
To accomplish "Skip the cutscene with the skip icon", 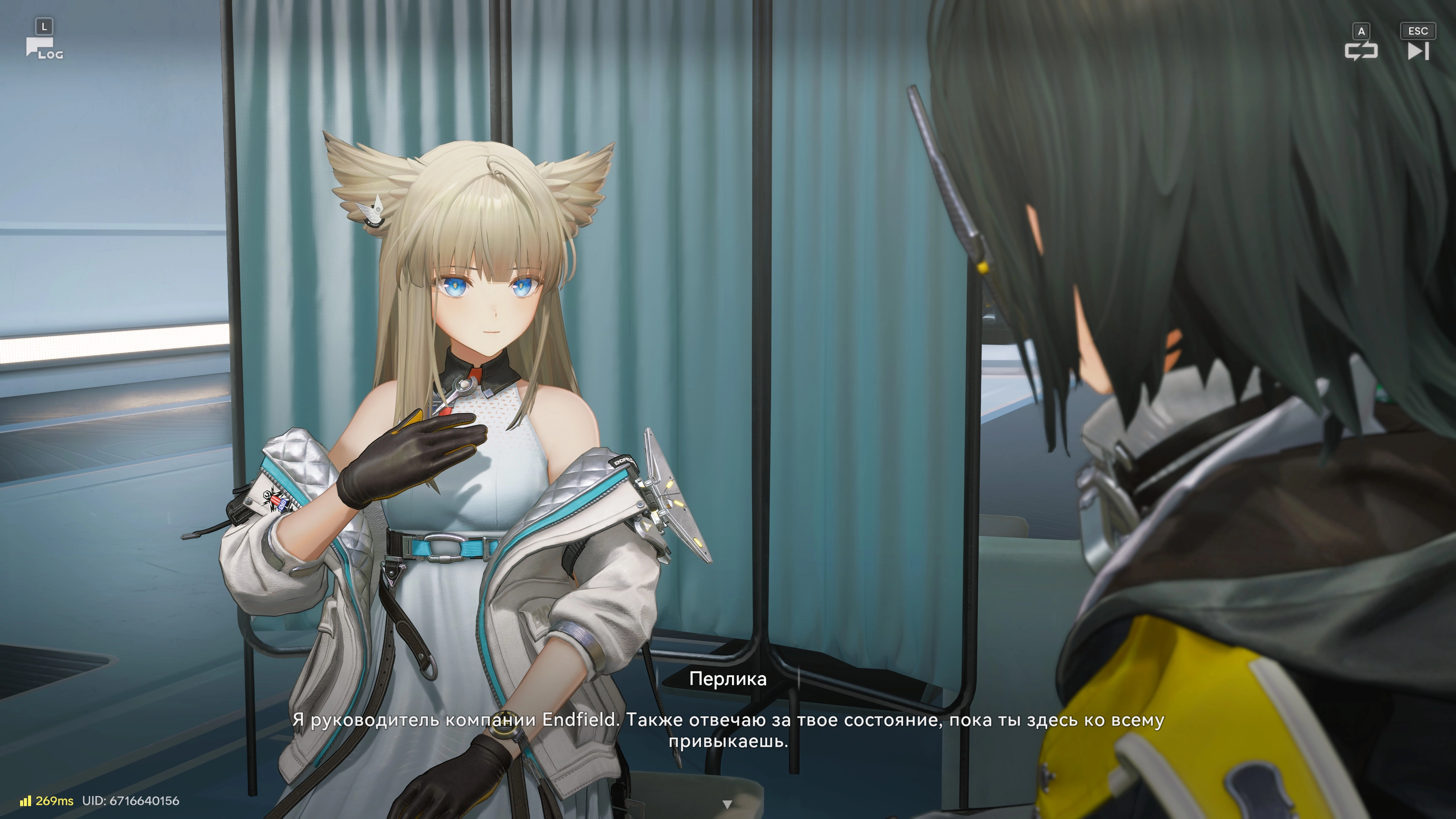I will 1418,51.
